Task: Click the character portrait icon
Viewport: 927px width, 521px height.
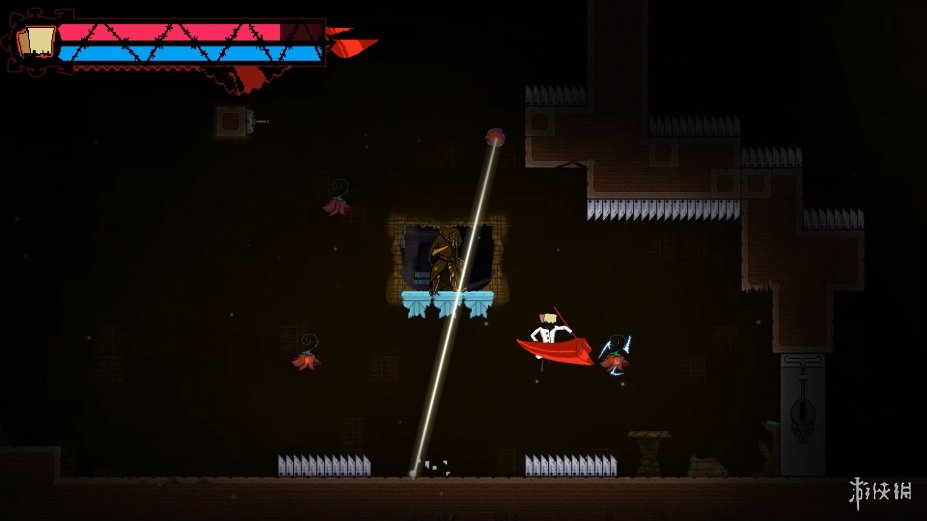Action: pos(39,41)
